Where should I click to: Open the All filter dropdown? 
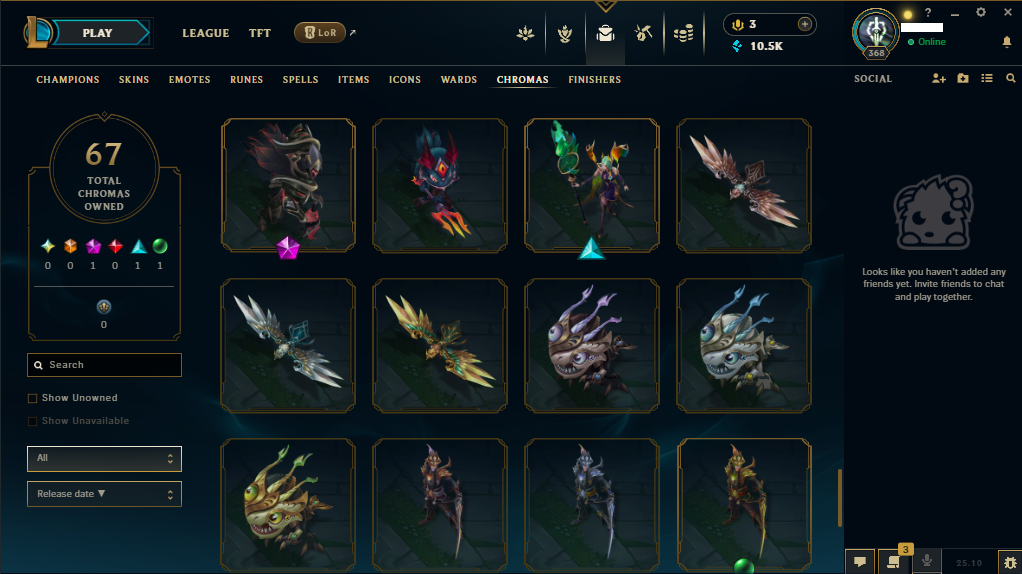pos(105,458)
